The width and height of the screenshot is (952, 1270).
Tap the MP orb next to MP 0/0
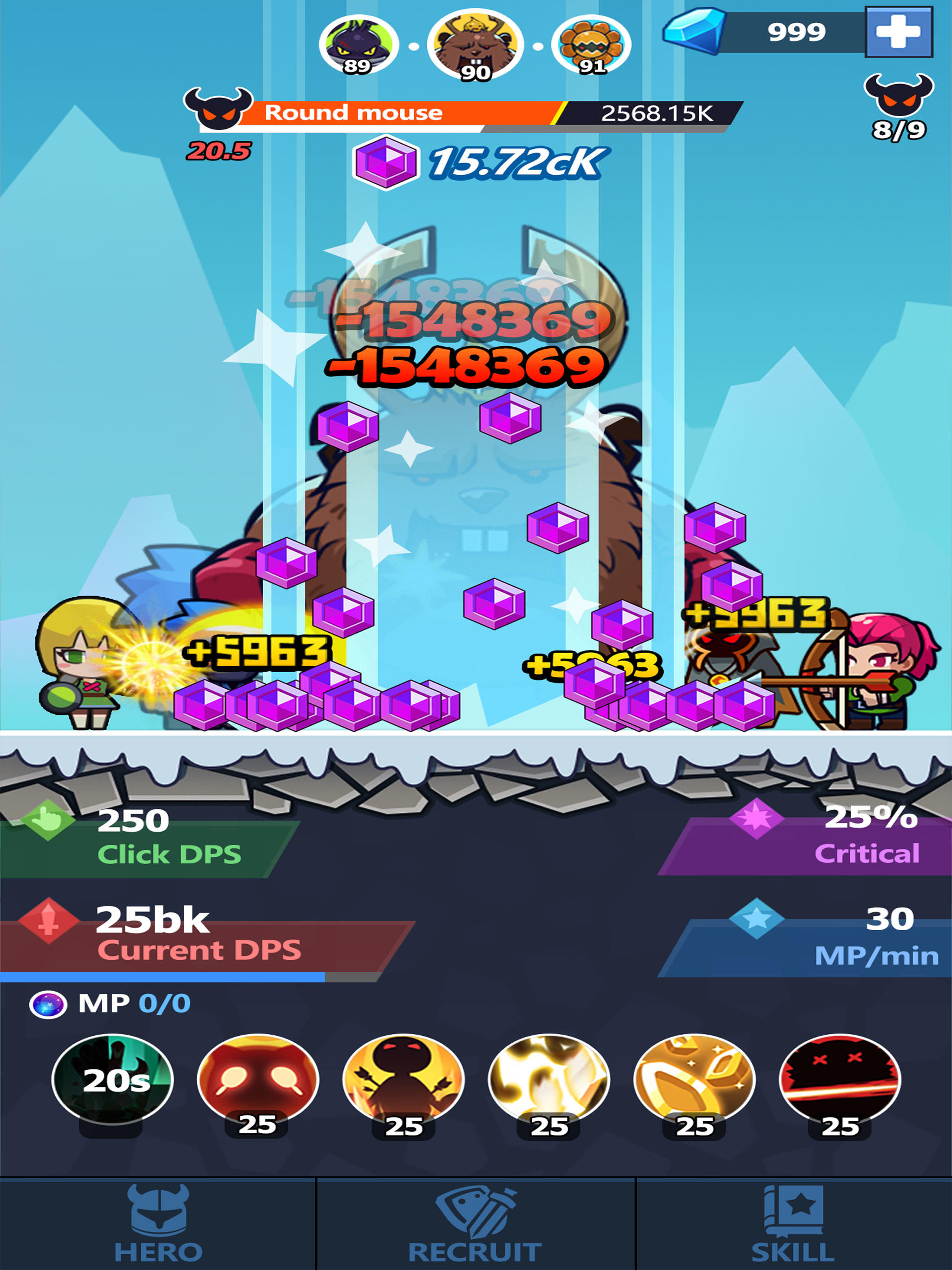(x=49, y=1004)
